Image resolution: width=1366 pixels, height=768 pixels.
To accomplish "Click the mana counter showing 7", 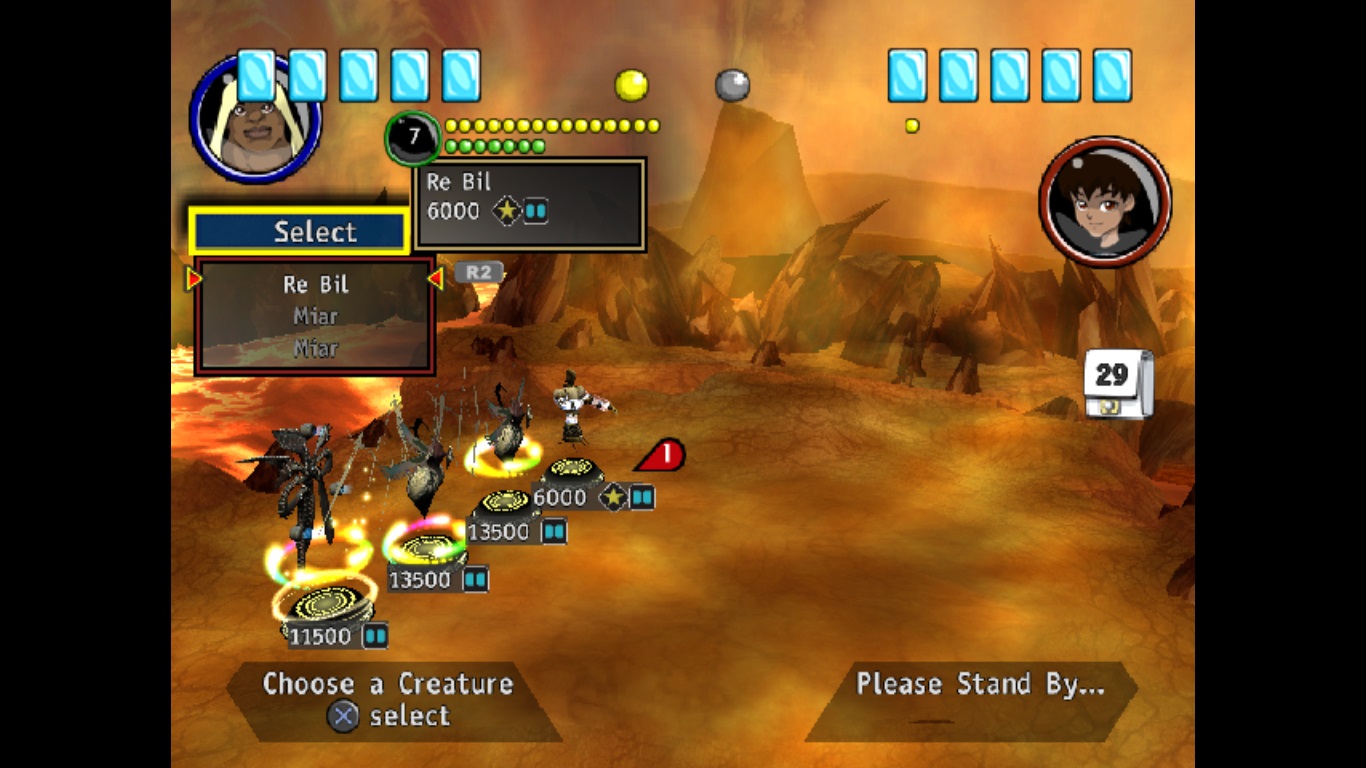I will (x=412, y=138).
